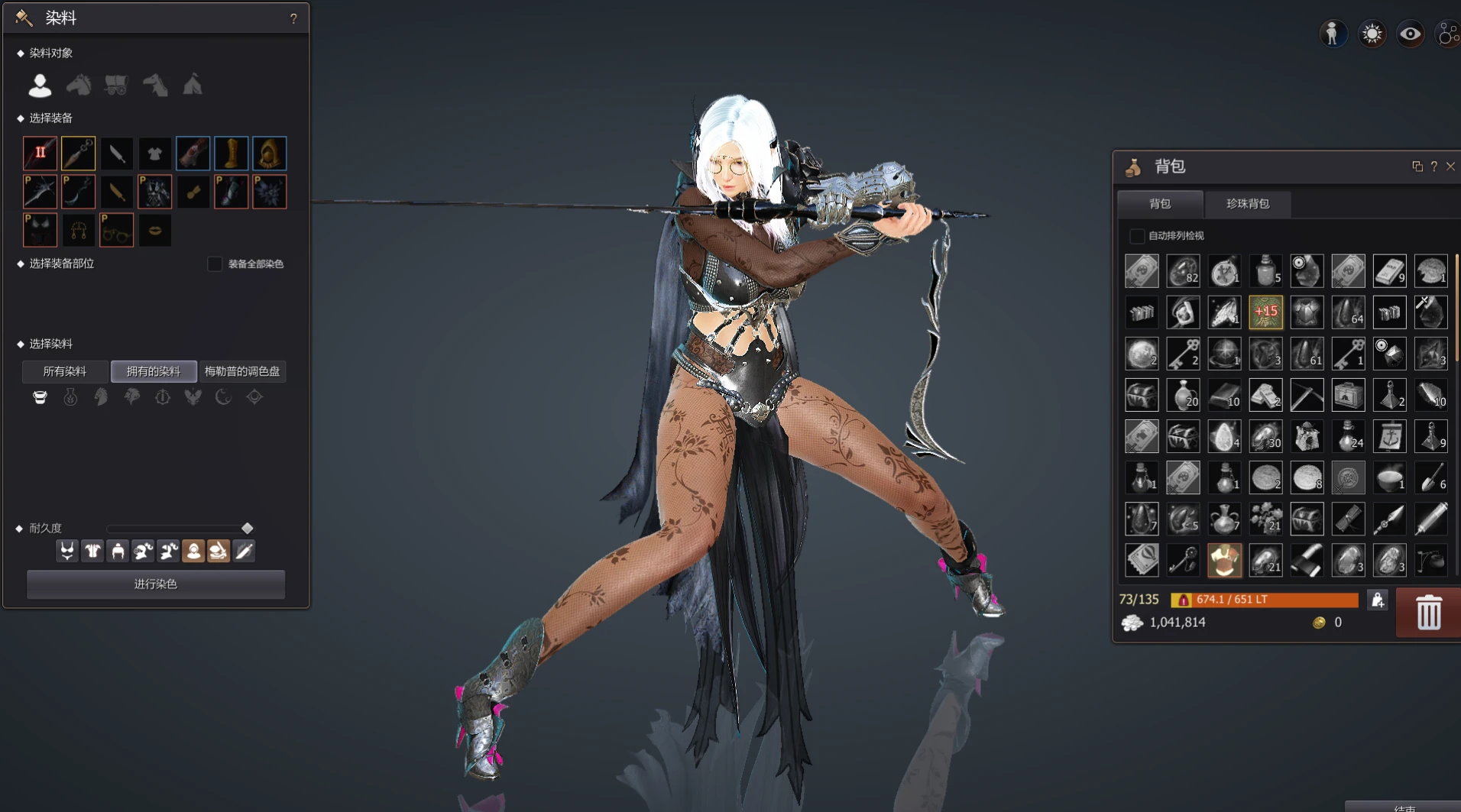This screenshot has width=1461, height=812.
Task: Open the dye window help question mark
Action: pos(293,18)
